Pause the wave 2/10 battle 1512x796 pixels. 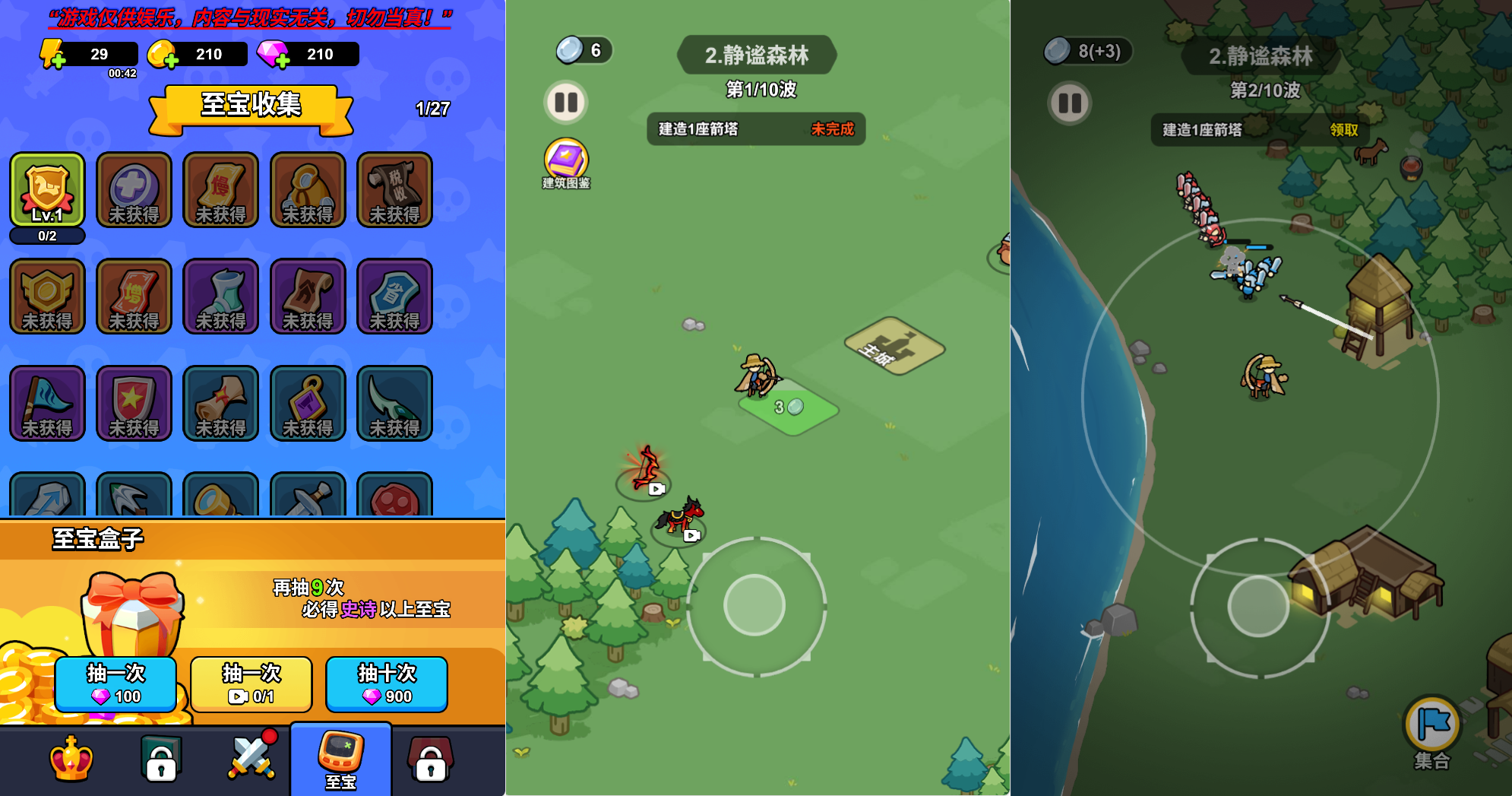point(1070,103)
